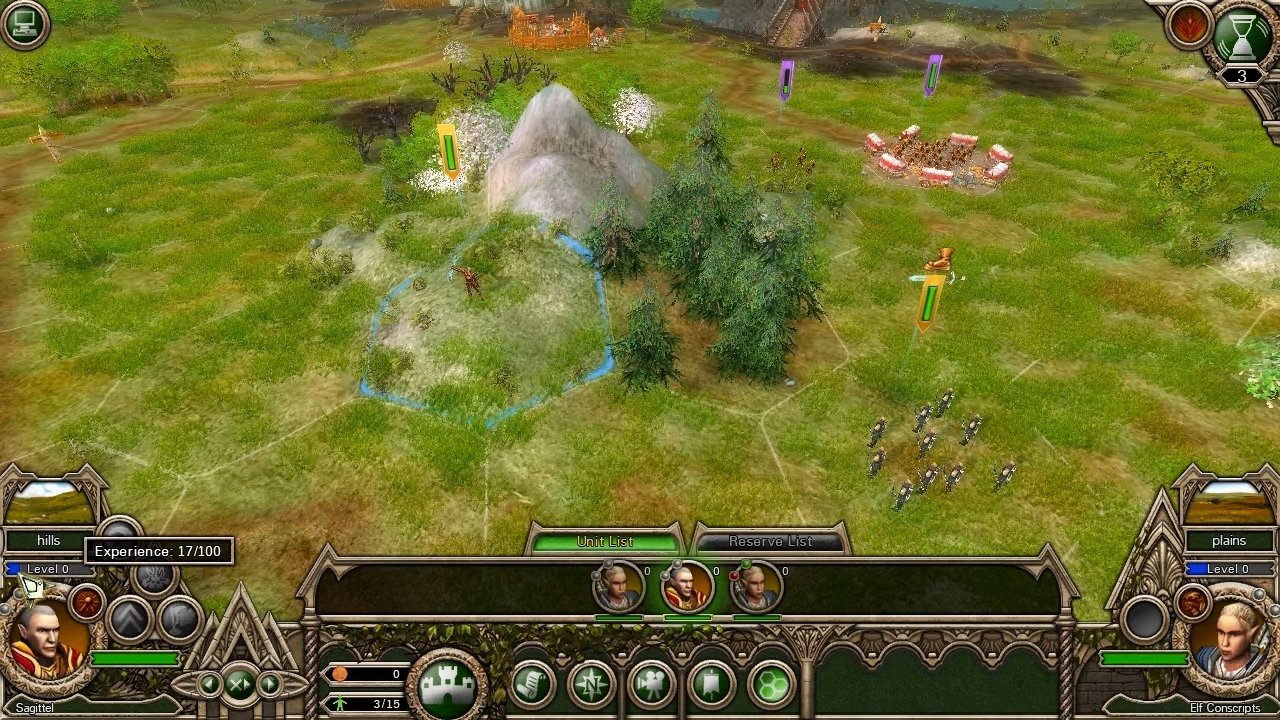Image resolution: width=1280 pixels, height=720 pixels.
Task: Click the red winged emblem near hourglass
Action: coord(1187,27)
